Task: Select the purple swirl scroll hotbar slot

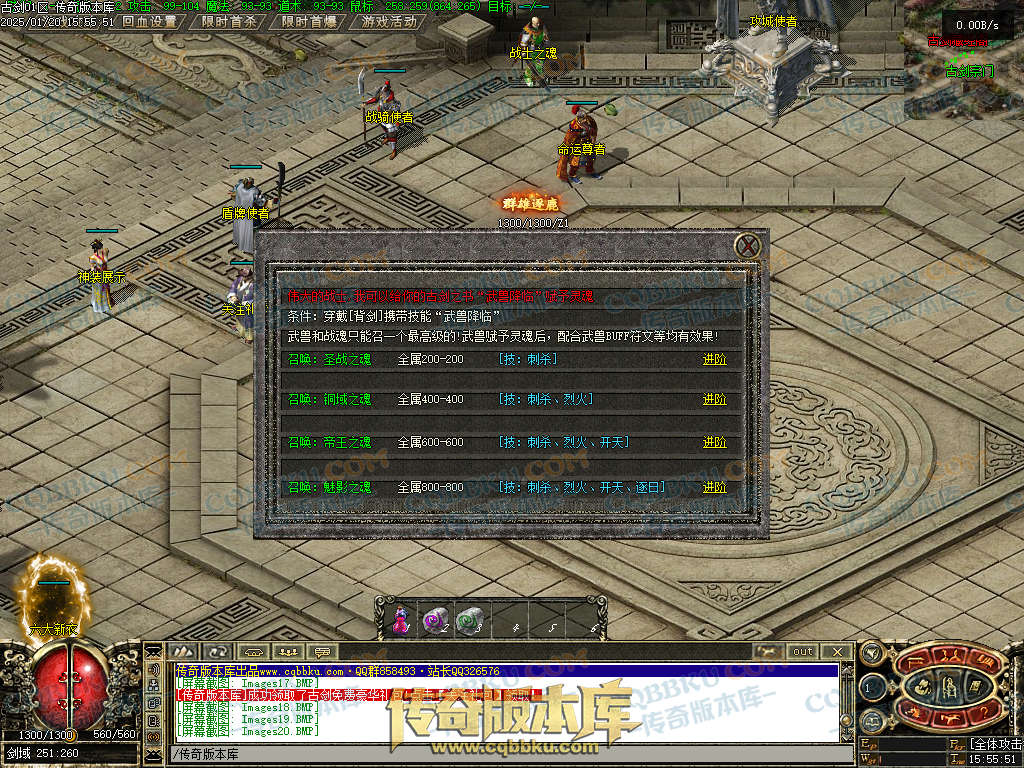Action: pyautogui.click(x=434, y=622)
